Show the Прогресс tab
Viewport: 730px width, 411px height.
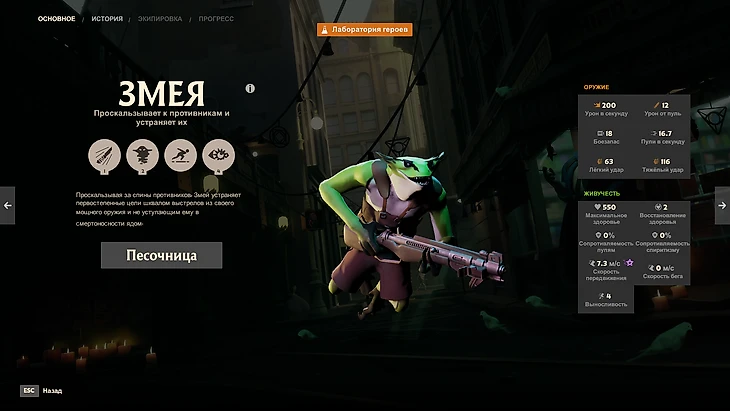216,19
